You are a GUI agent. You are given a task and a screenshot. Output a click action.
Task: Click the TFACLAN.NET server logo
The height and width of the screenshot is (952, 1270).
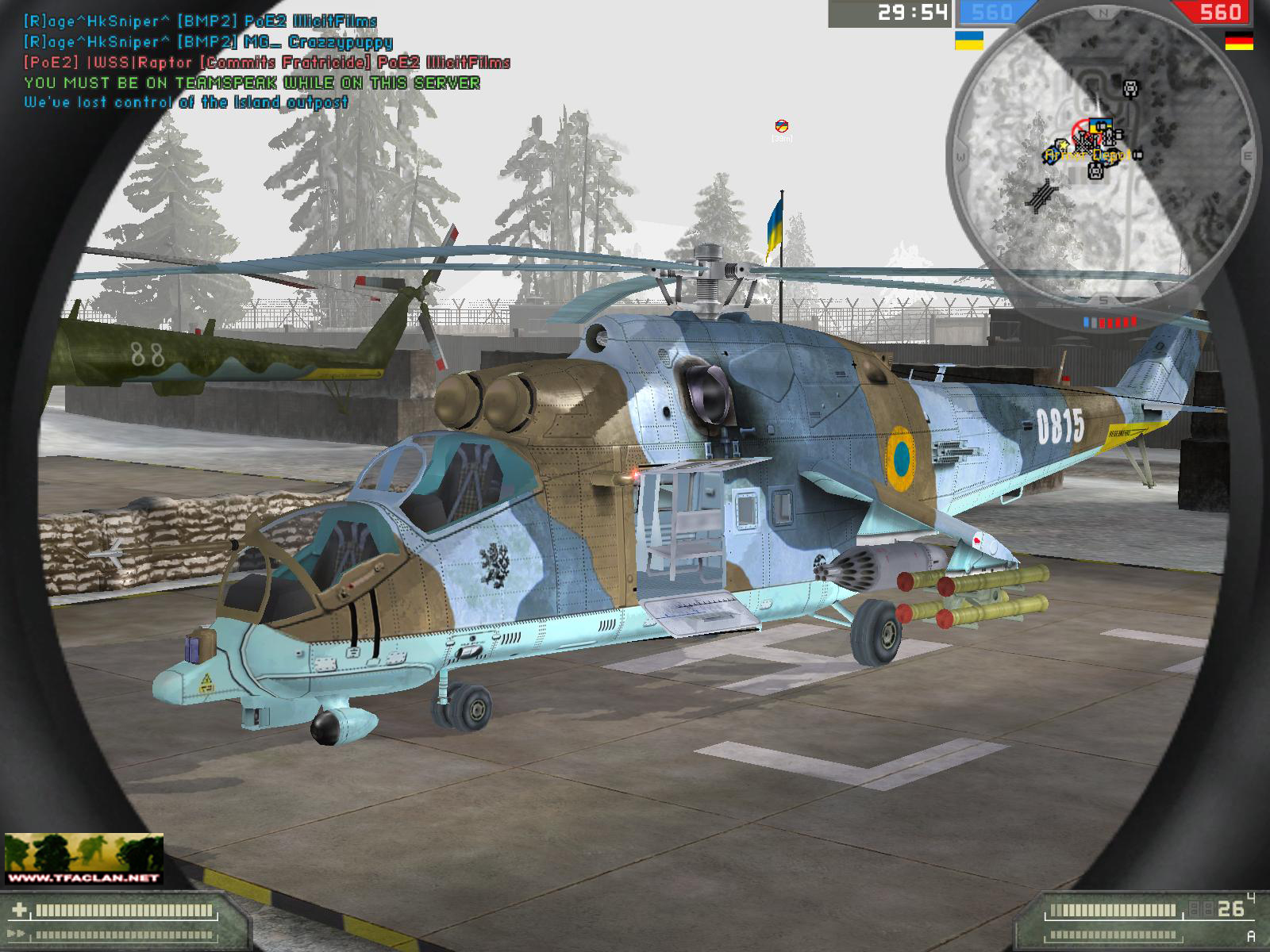(x=83, y=858)
